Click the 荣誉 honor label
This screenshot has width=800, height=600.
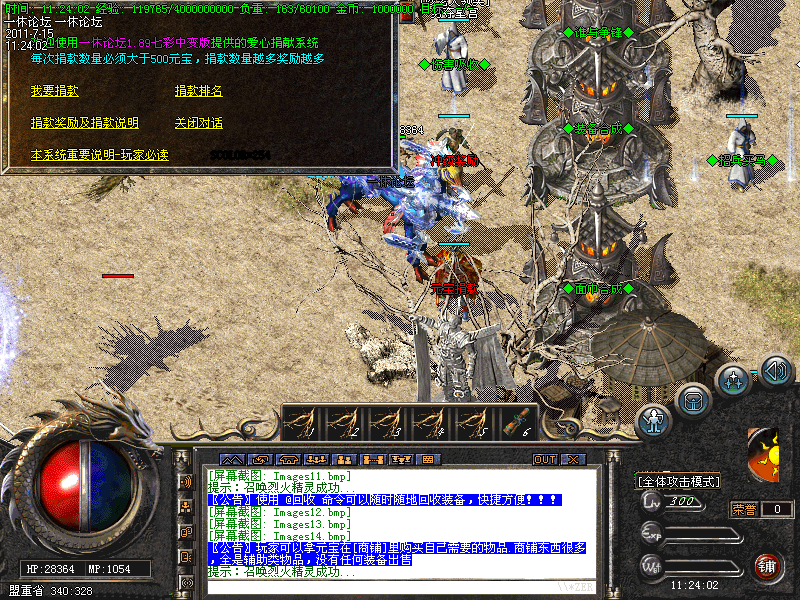click(745, 509)
